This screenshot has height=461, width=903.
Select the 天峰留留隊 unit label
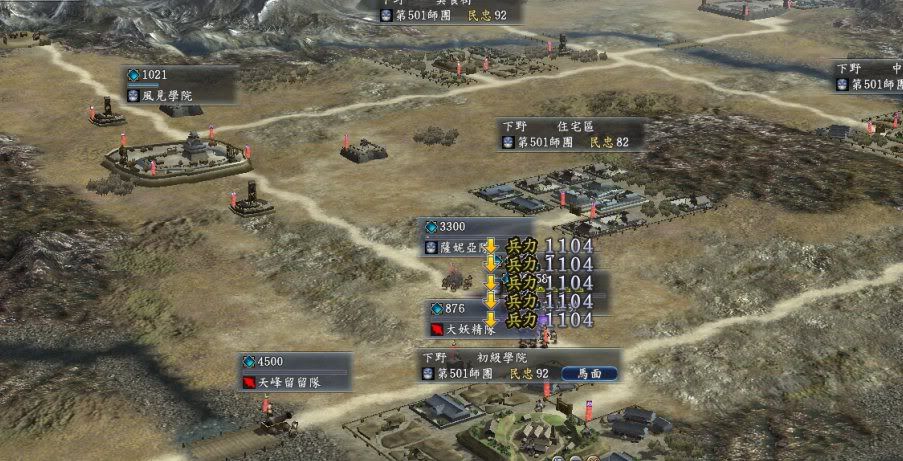click(283, 381)
